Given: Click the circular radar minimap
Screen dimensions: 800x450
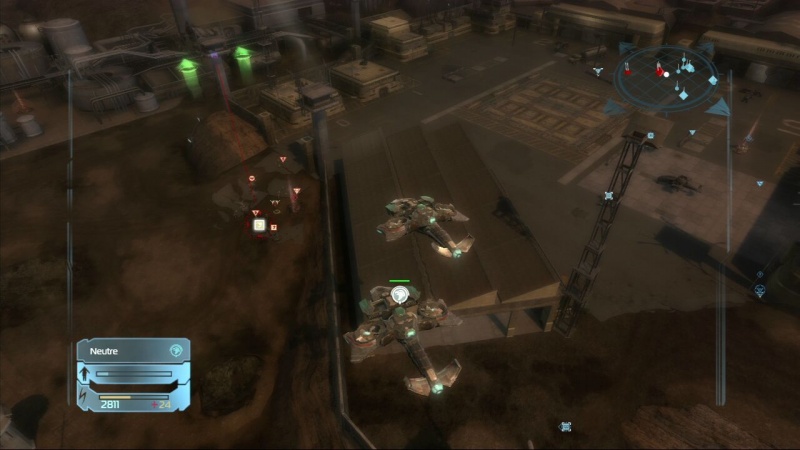Looking at the screenshot, I should point(666,76).
